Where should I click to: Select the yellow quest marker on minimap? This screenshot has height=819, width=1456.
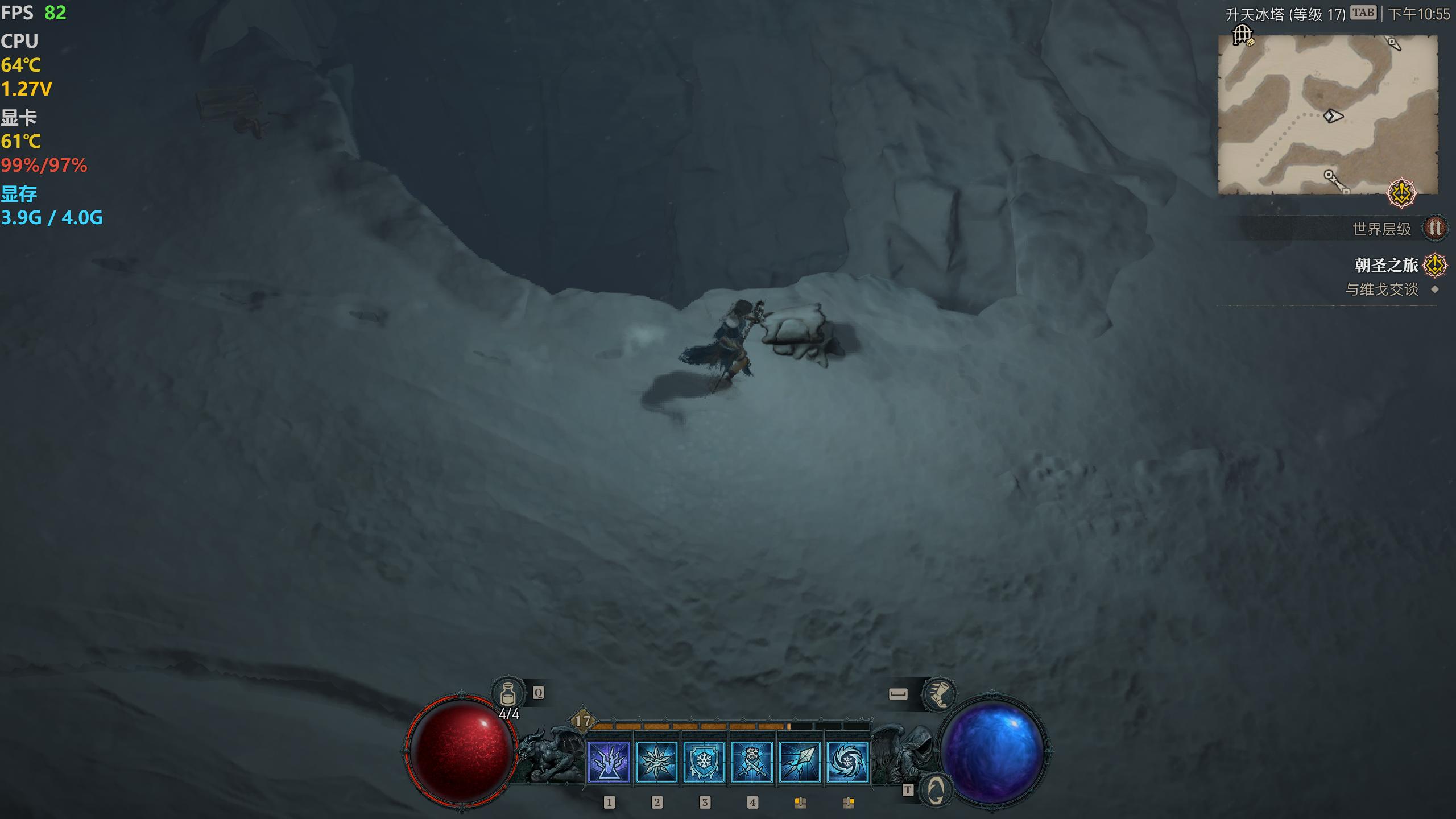coord(1401,193)
